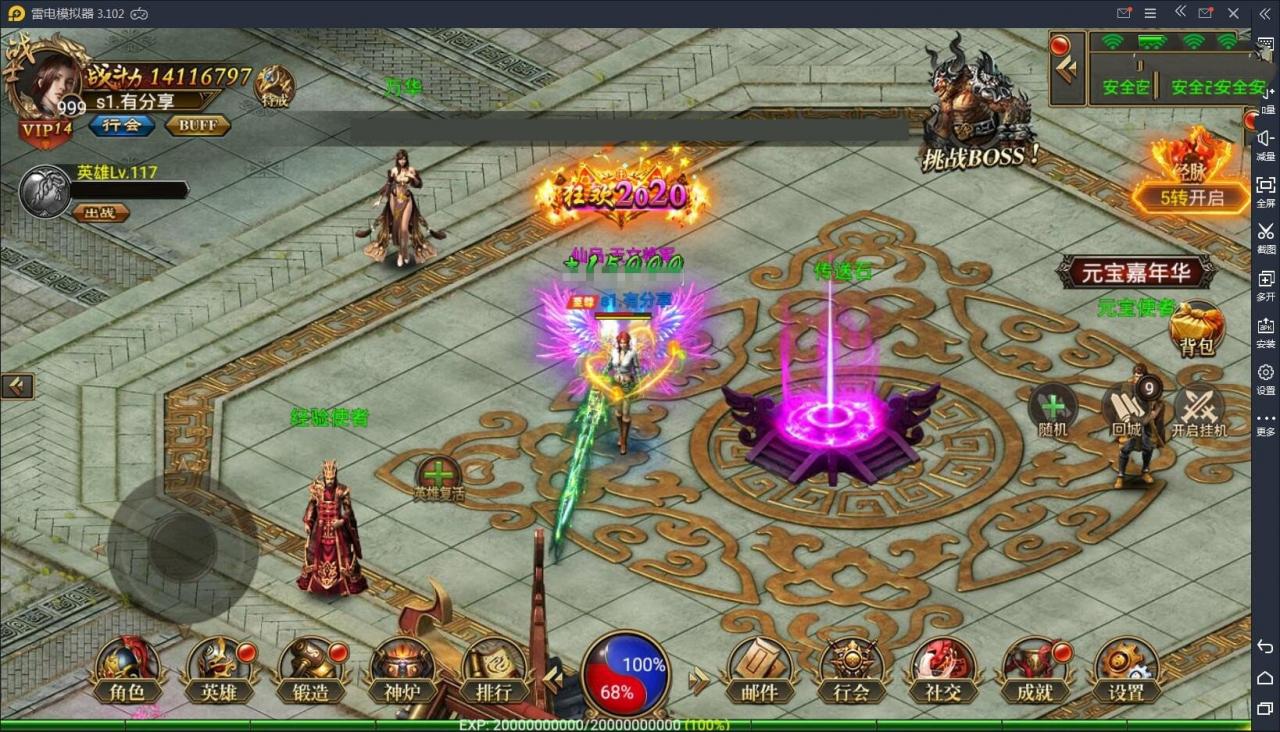This screenshot has height=732, width=1280.
Task: Use the 回城 return-to-town scroll
Action: 1127,411
